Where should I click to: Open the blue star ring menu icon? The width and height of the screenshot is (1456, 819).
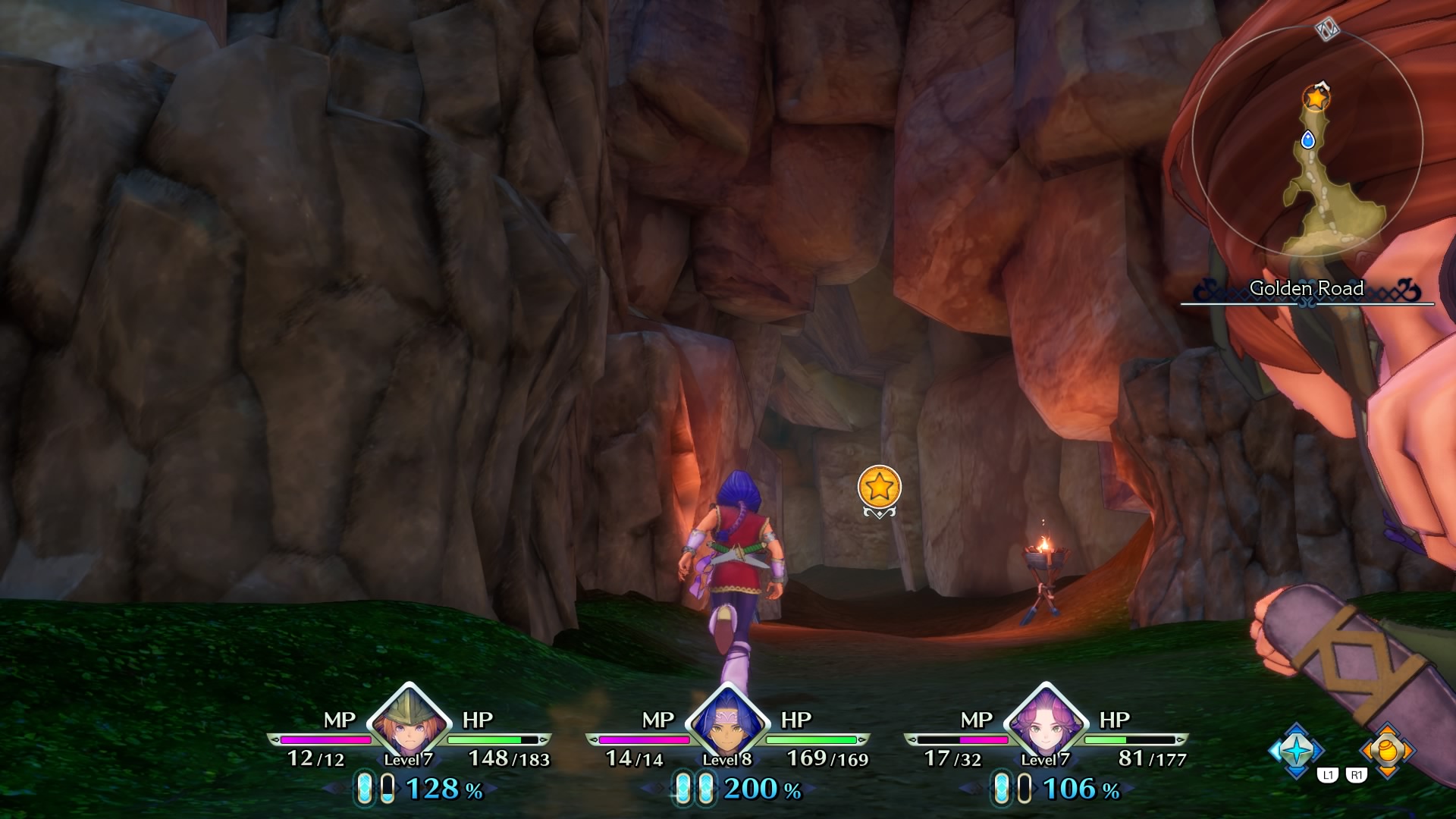(1296, 751)
